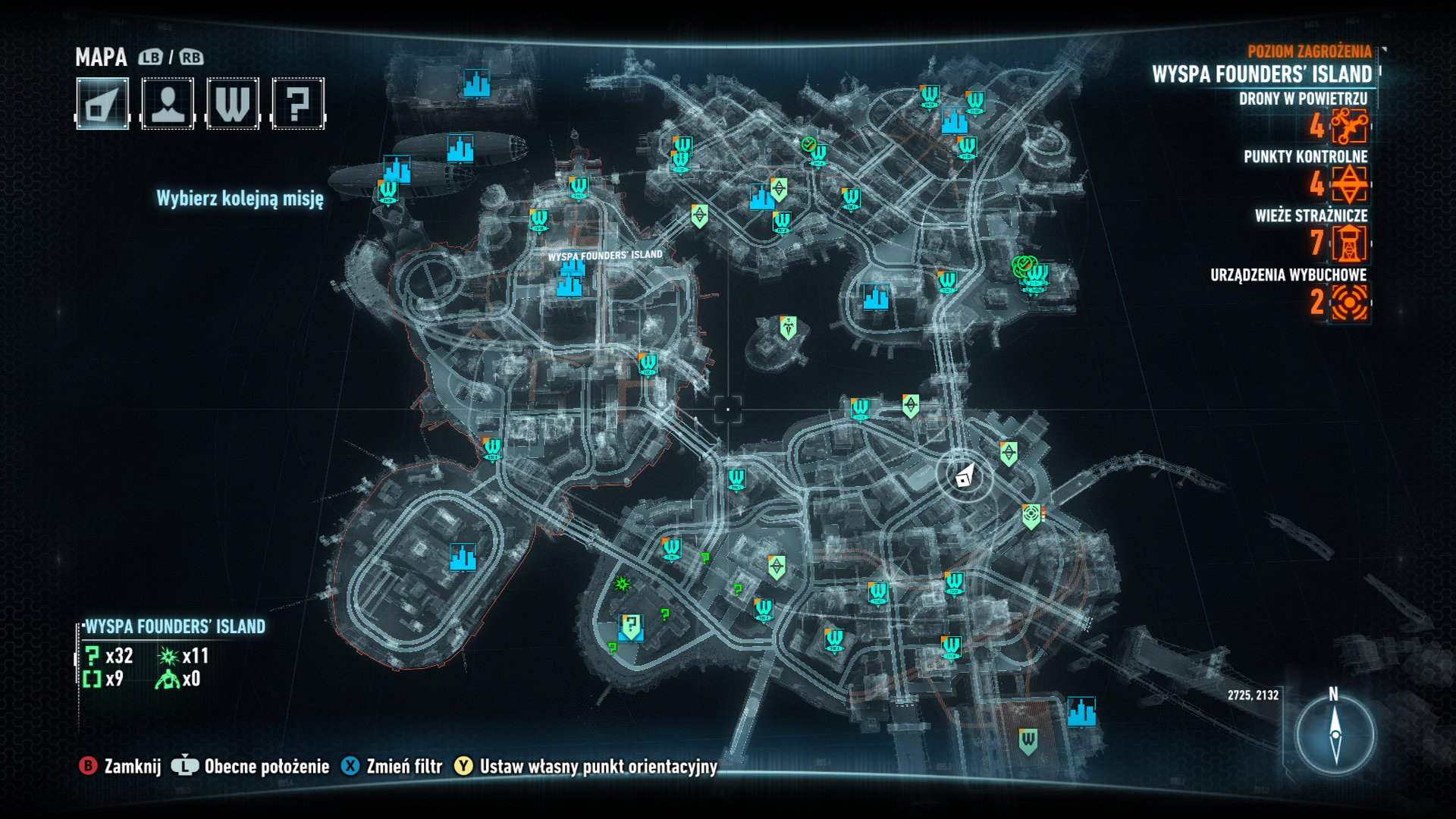Pick the marker on the small central island
1456x819 pixels.
point(789,328)
